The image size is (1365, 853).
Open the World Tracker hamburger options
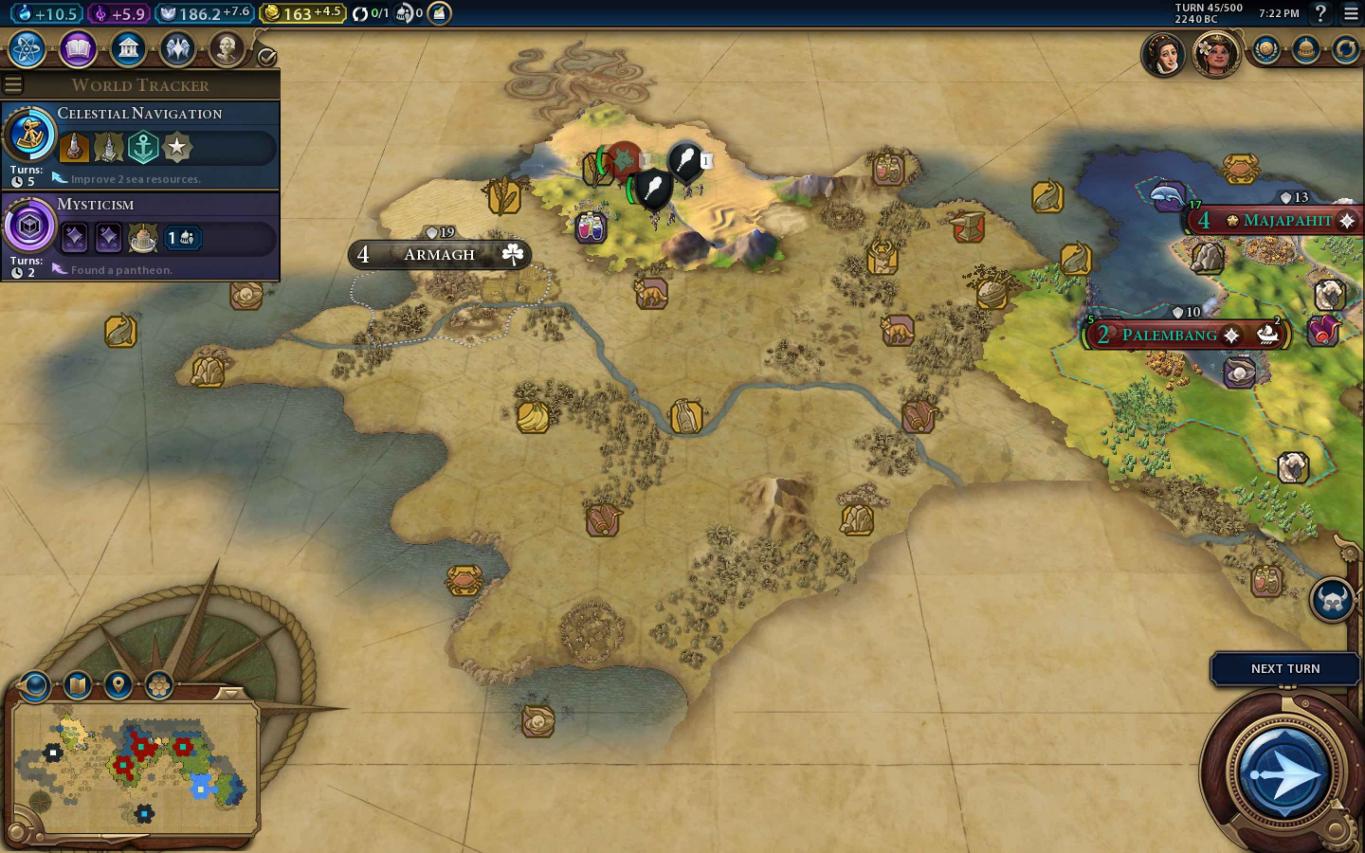(13, 85)
